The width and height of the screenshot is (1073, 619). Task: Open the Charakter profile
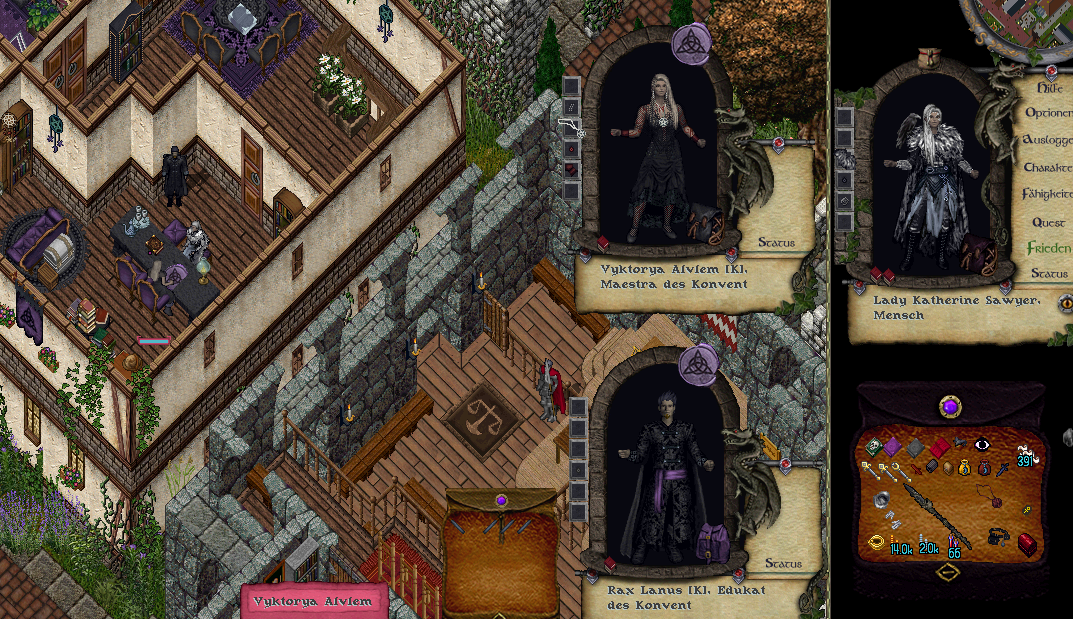point(1047,167)
